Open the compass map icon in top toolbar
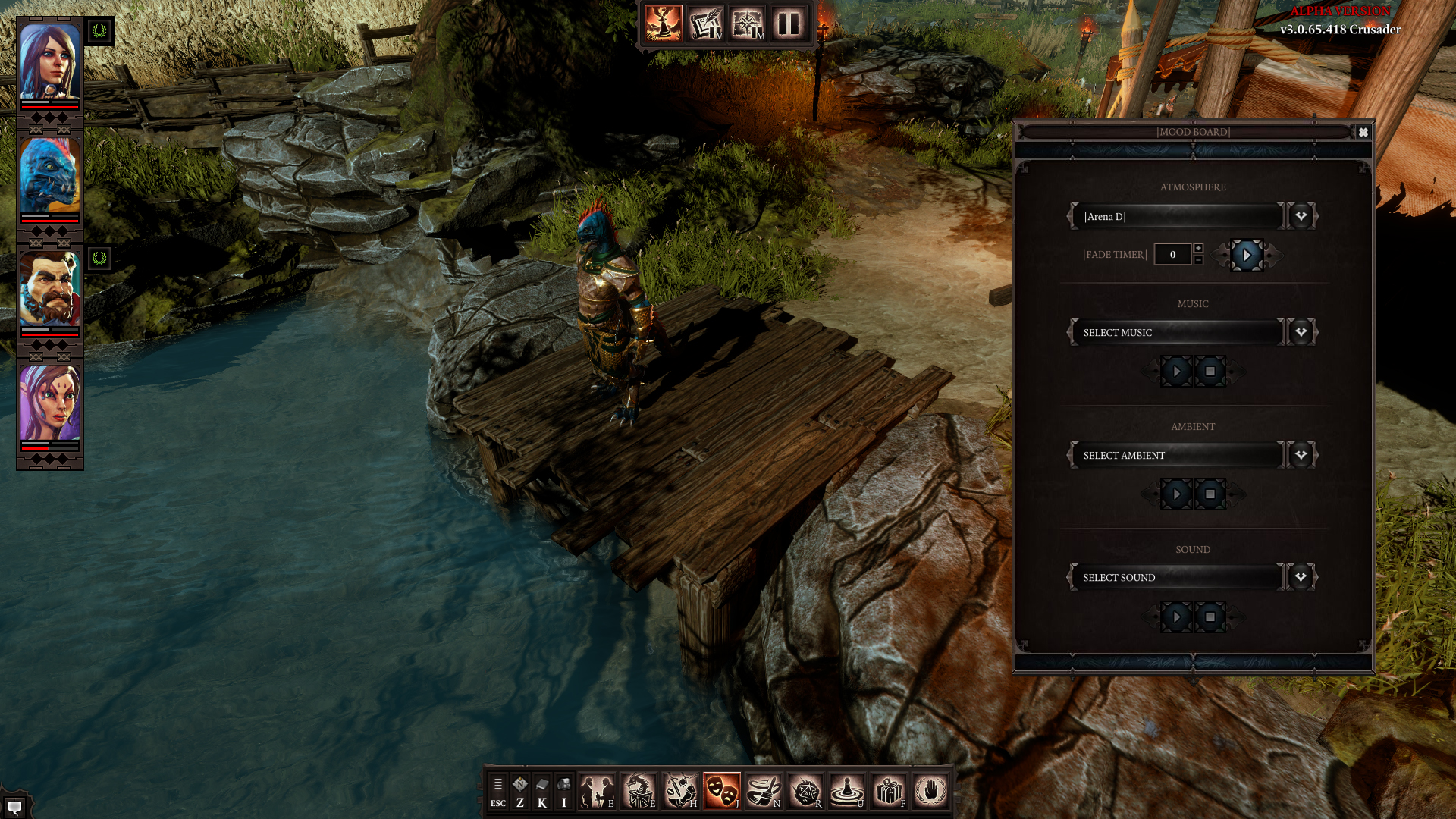 pyautogui.click(x=747, y=24)
